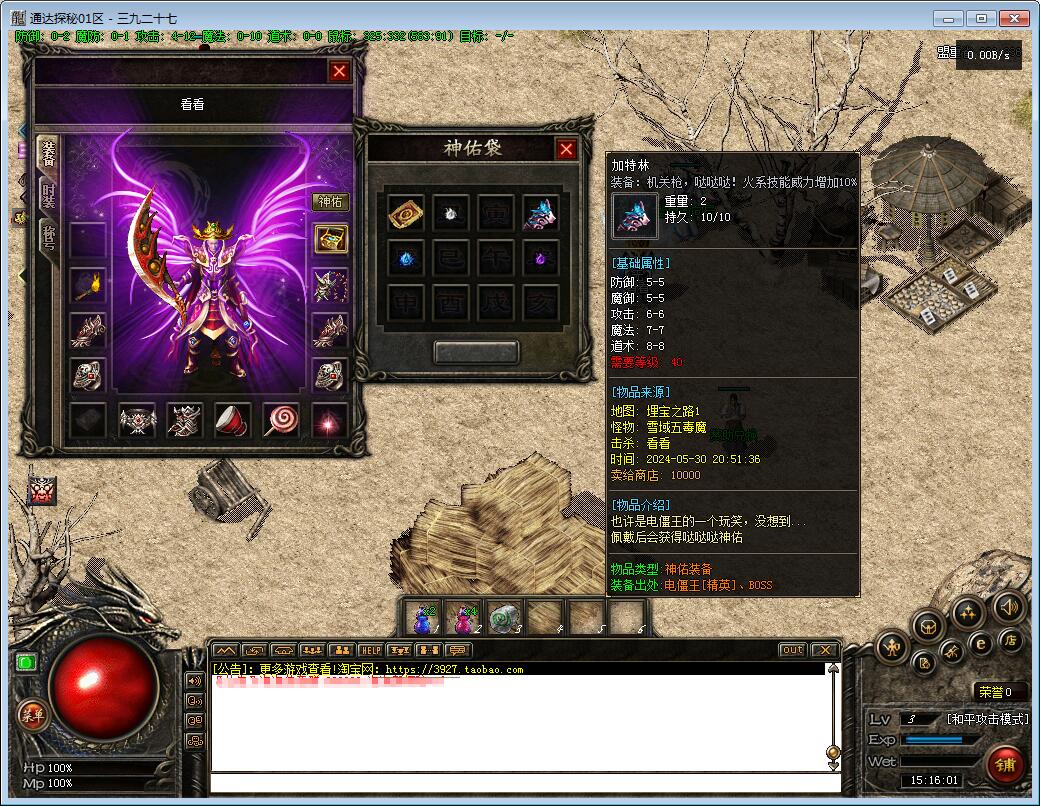Close the character equipment window
The height and width of the screenshot is (806, 1040).
pyautogui.click(x=340, y=71)
